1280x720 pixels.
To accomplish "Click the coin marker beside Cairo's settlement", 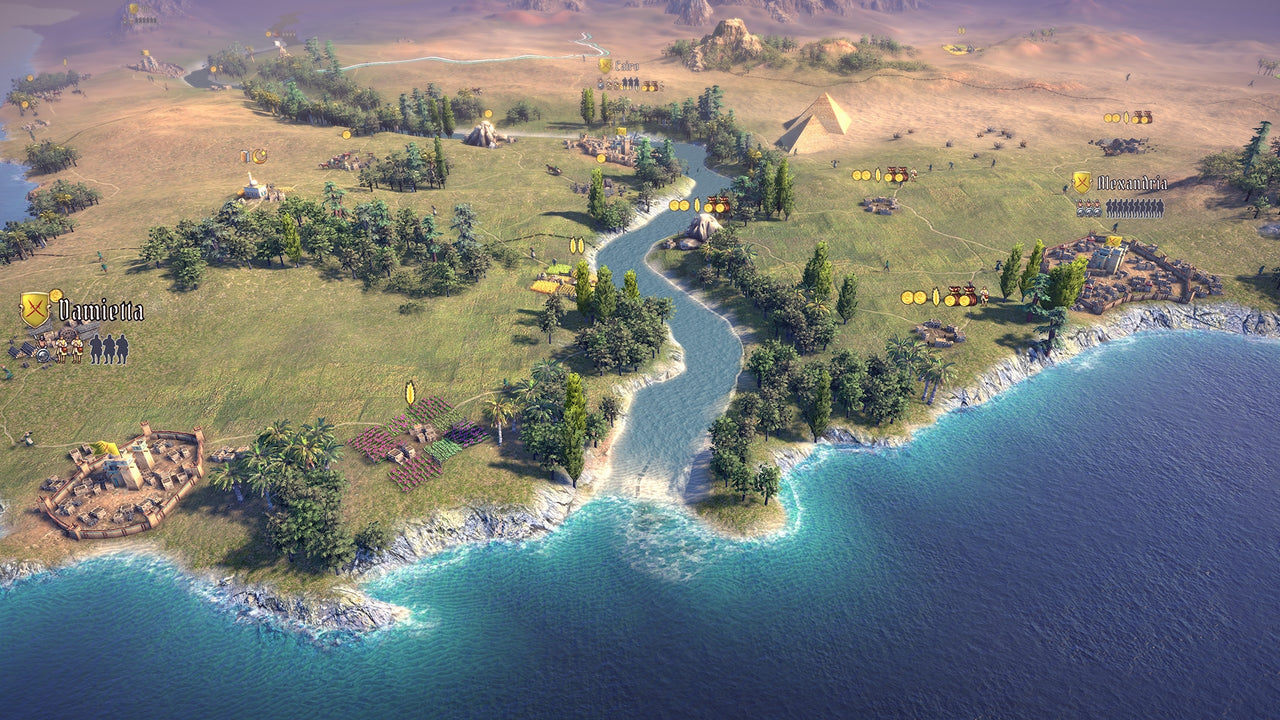I will point(600,160).
